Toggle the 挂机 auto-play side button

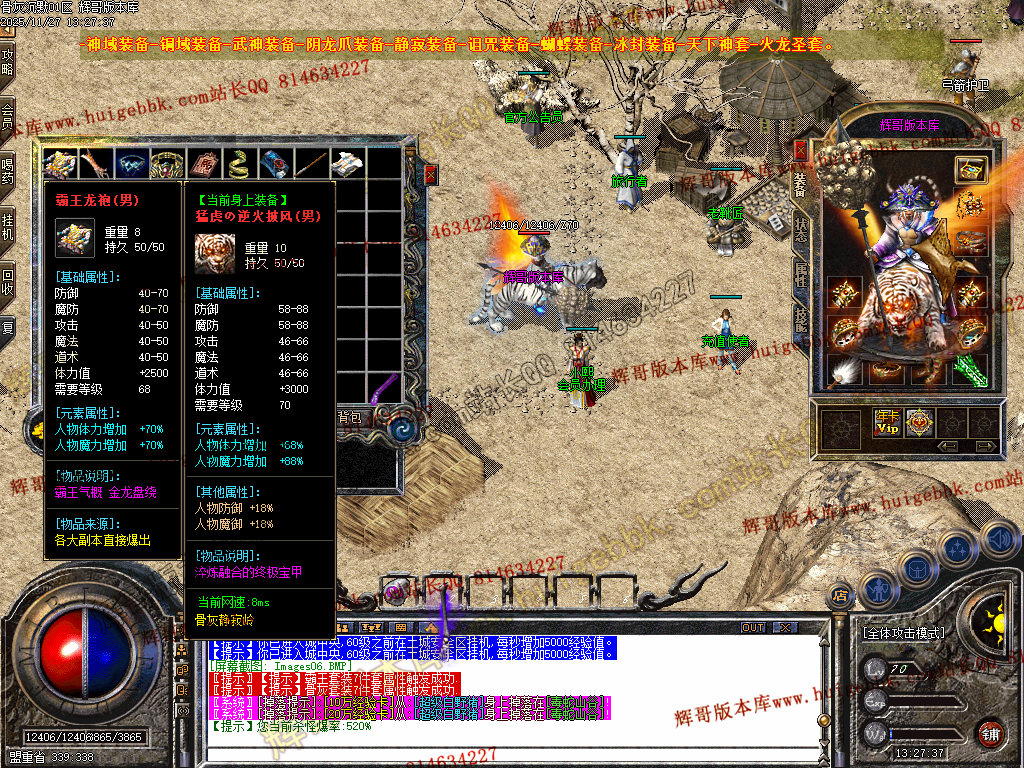pos(8,226)
